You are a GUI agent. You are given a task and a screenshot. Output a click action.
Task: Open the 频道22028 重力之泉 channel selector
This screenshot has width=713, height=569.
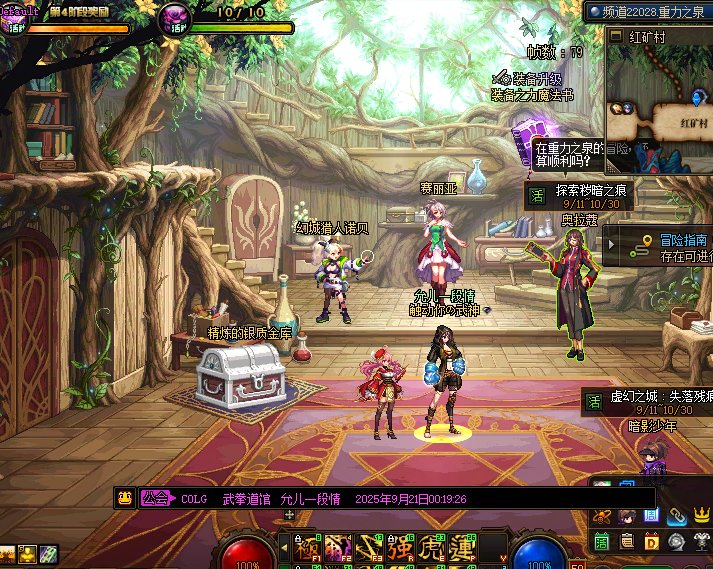tap(648, 11)
